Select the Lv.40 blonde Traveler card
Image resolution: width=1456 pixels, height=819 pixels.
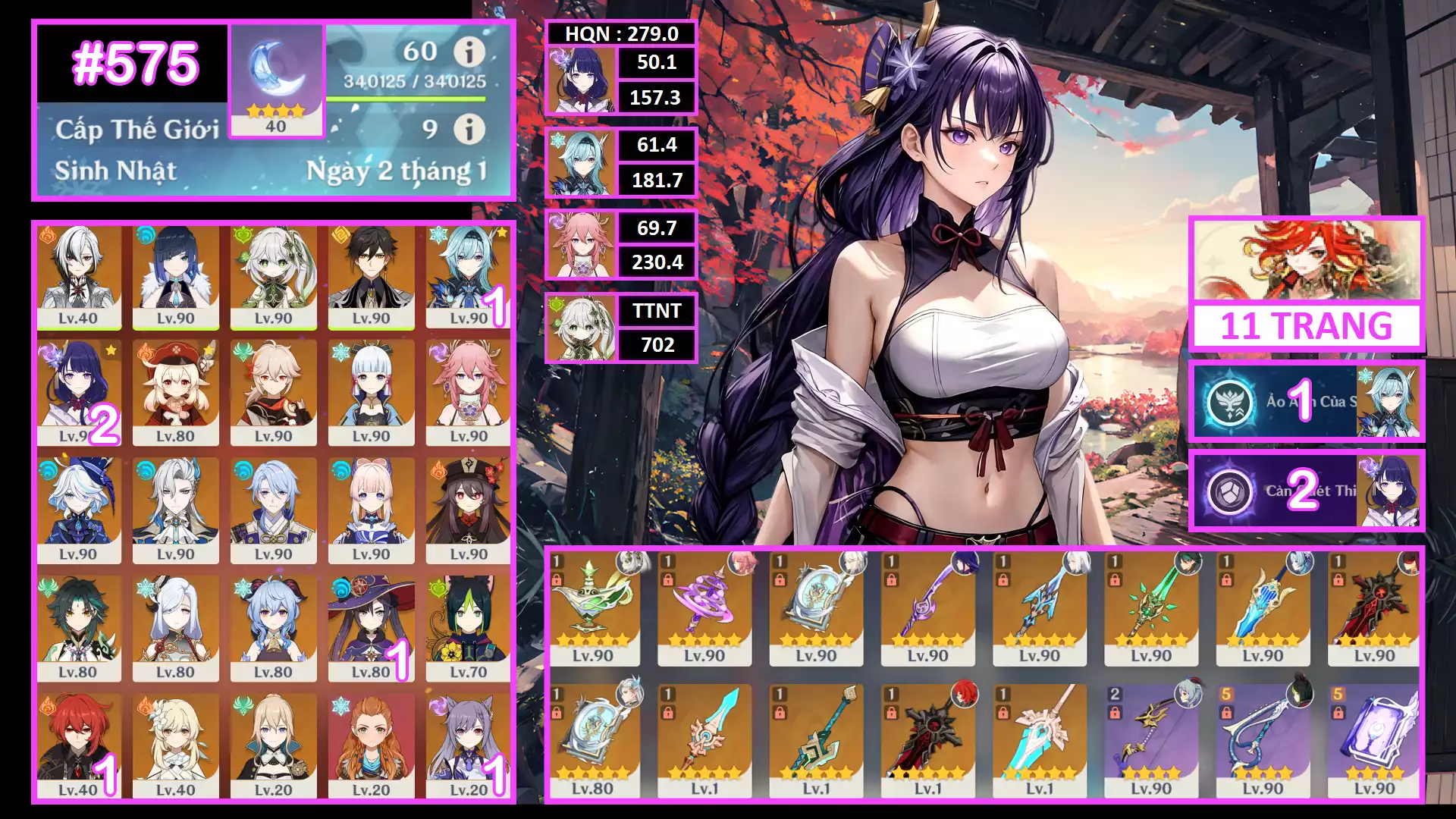tap(175, 747)
